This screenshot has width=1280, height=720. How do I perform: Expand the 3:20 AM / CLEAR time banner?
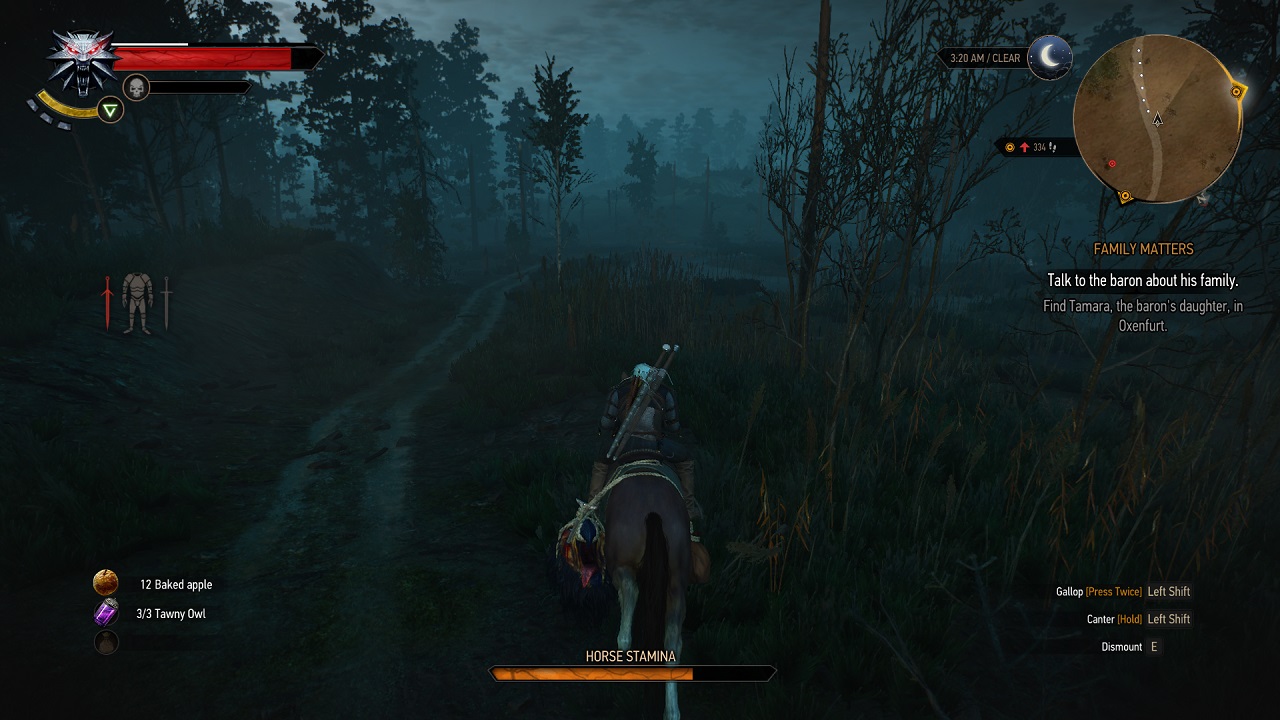[x=985, y=57]
